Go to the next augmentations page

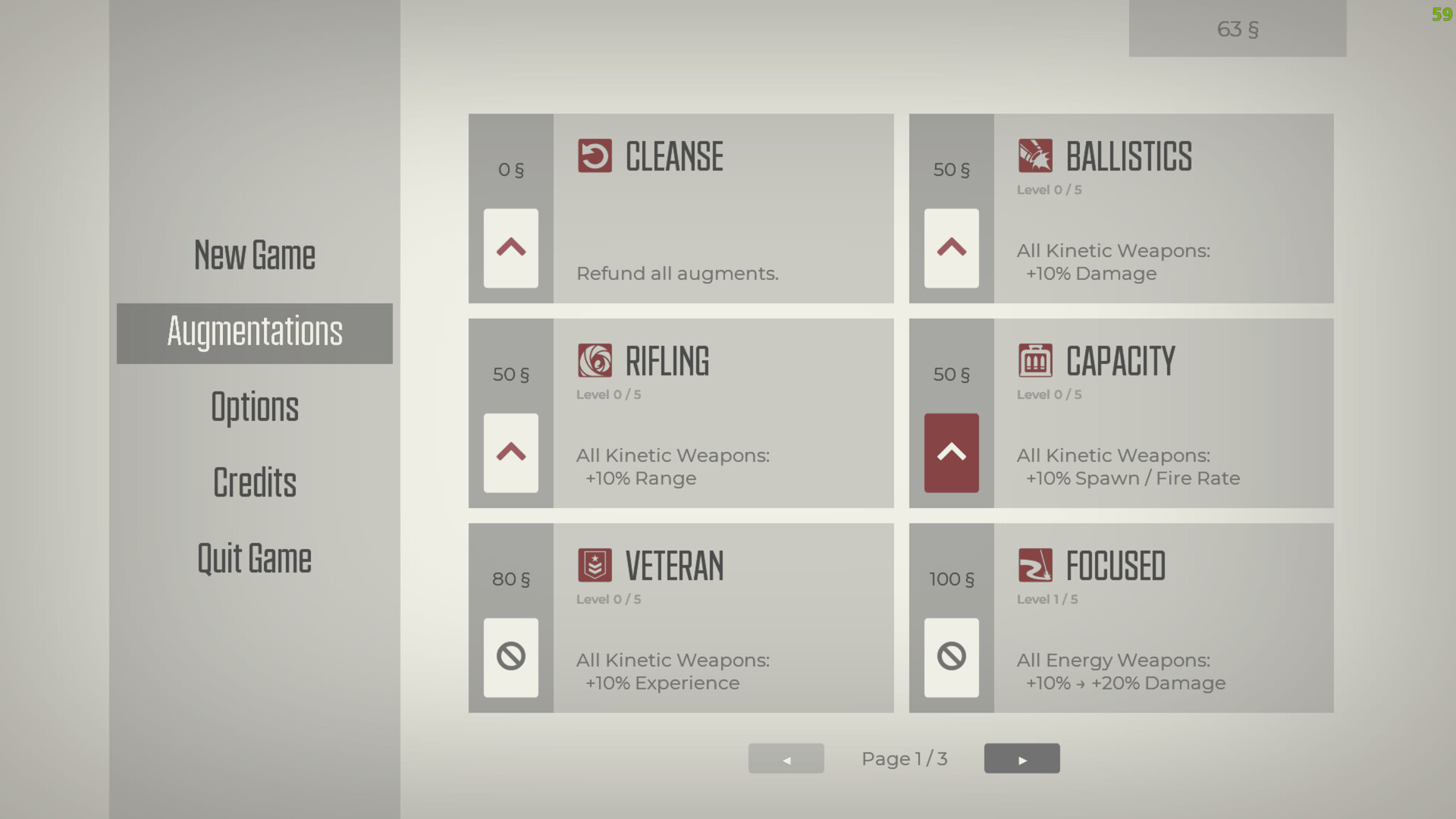(x=1021, y=758)
